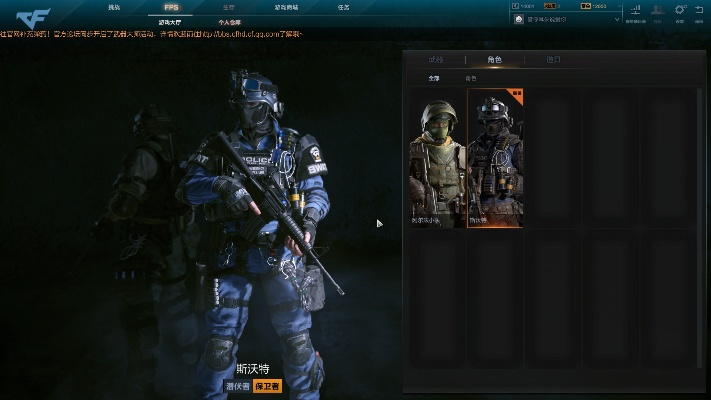Switch to the FPS top menu tab
The width and height of the screenshot is (711, 400).
171,7
